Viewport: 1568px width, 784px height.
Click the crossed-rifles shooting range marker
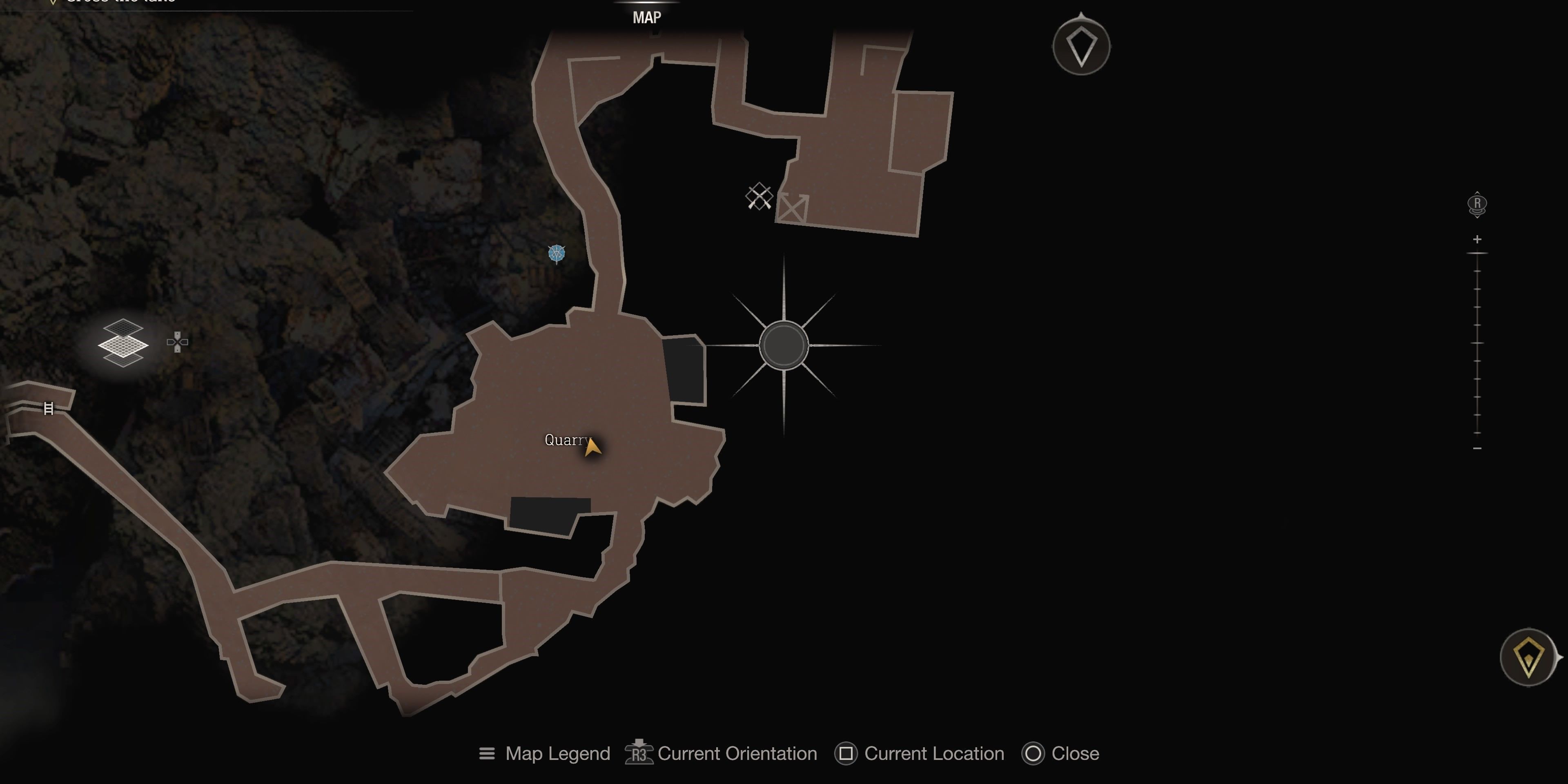(759, 196)
